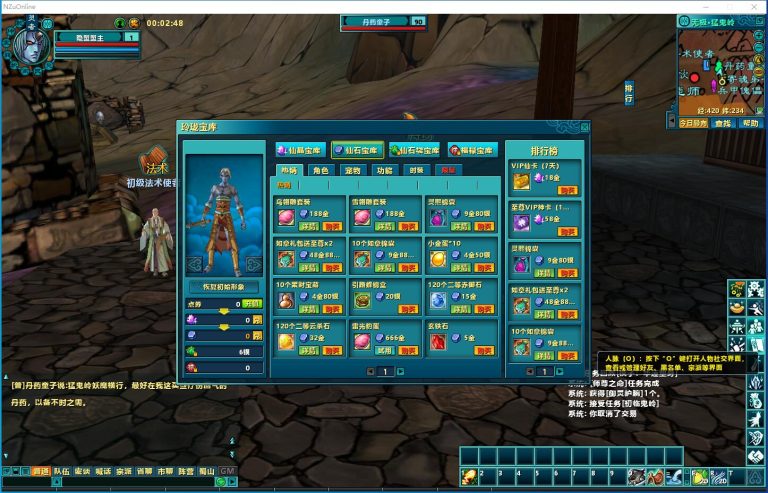Try on the 雷光韵面 item
Screen dimensions: 768x493
coord(384,351)
